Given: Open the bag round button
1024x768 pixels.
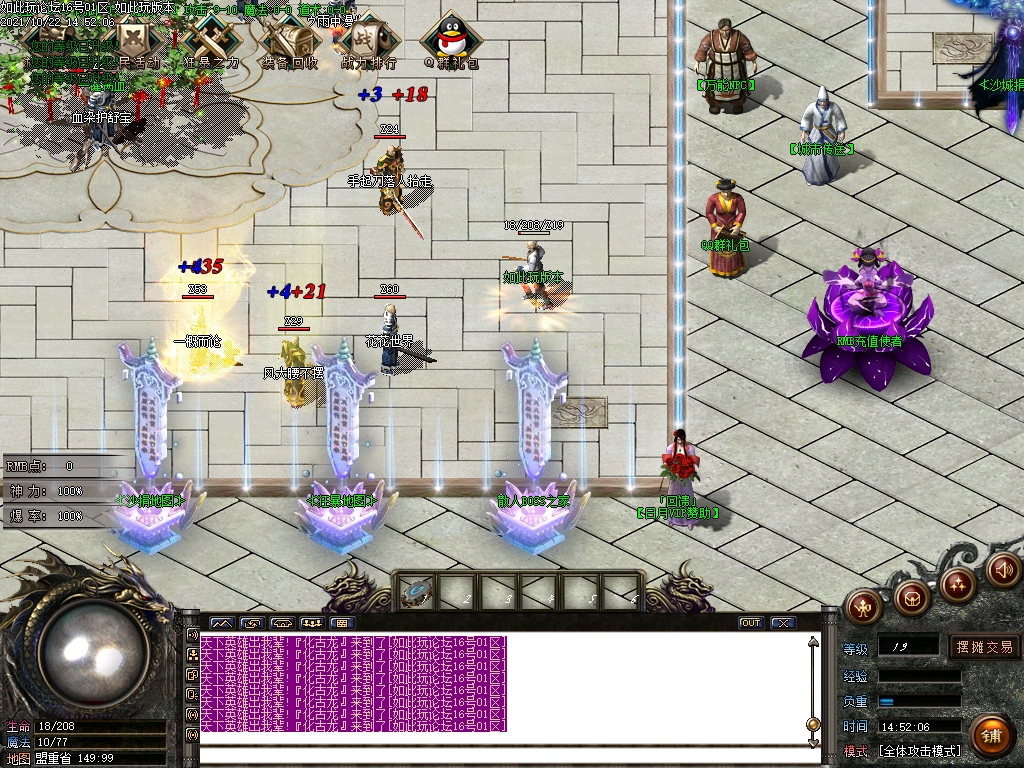Looking at the screenshot, I should click(911, 598).
